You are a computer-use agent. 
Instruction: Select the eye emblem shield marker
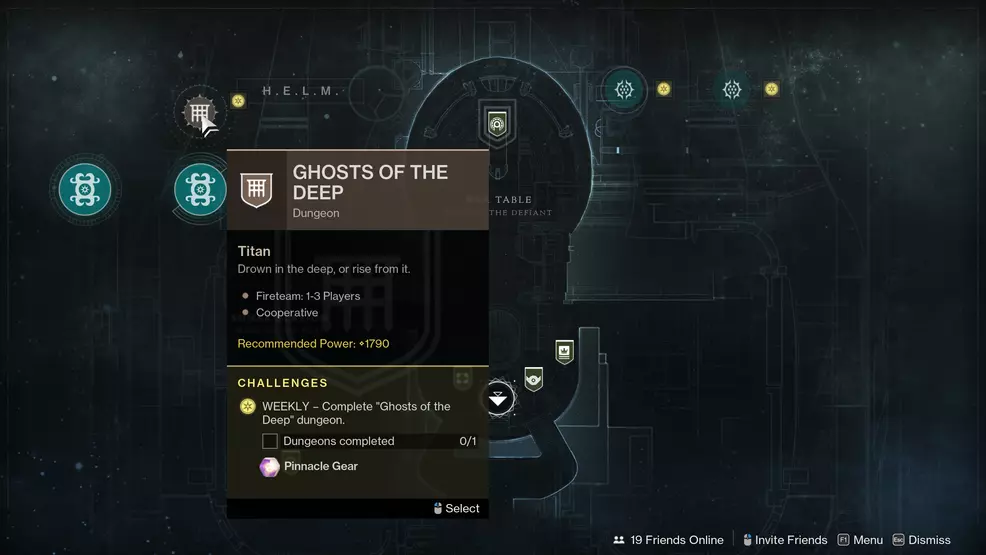(534, 378)
